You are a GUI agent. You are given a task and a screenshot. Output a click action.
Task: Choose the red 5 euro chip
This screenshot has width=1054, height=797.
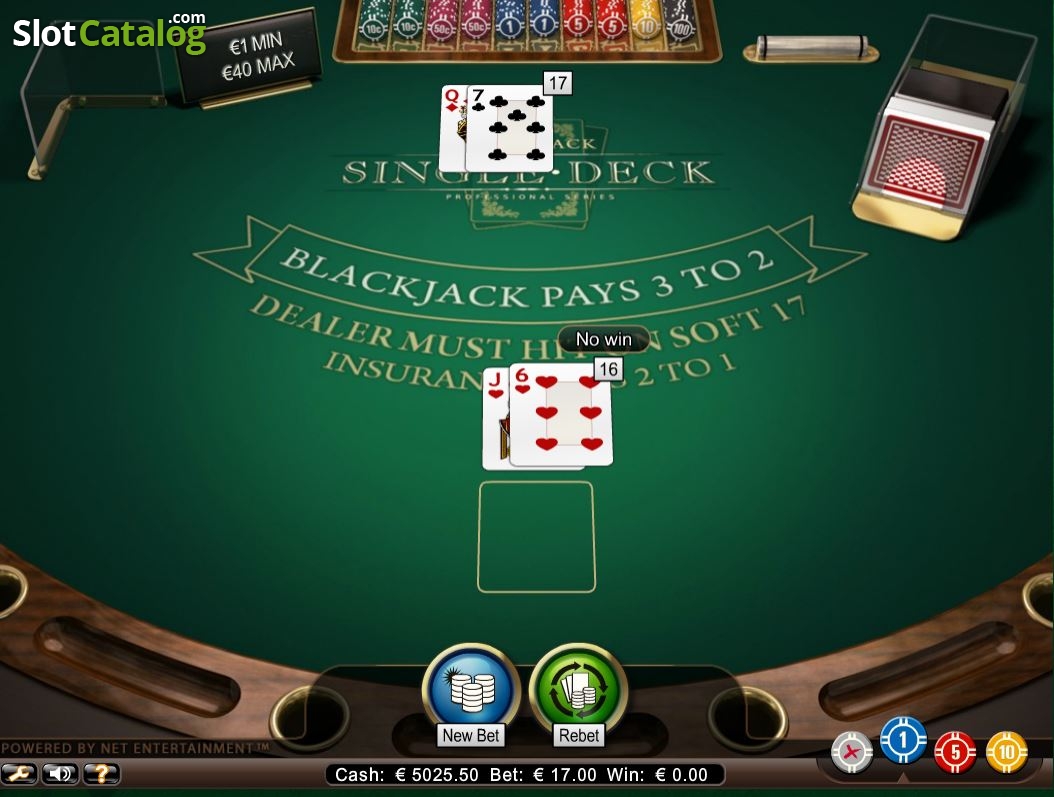click(955, 752)
